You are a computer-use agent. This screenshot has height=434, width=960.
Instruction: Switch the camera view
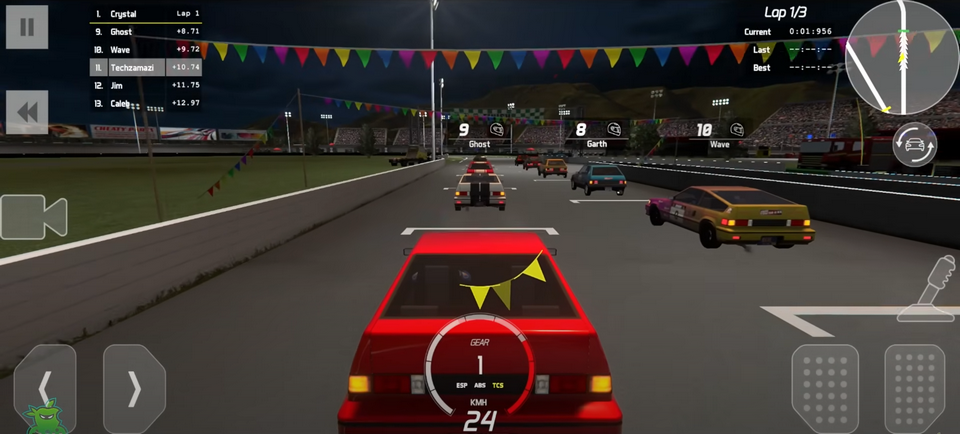coord(33,217)
